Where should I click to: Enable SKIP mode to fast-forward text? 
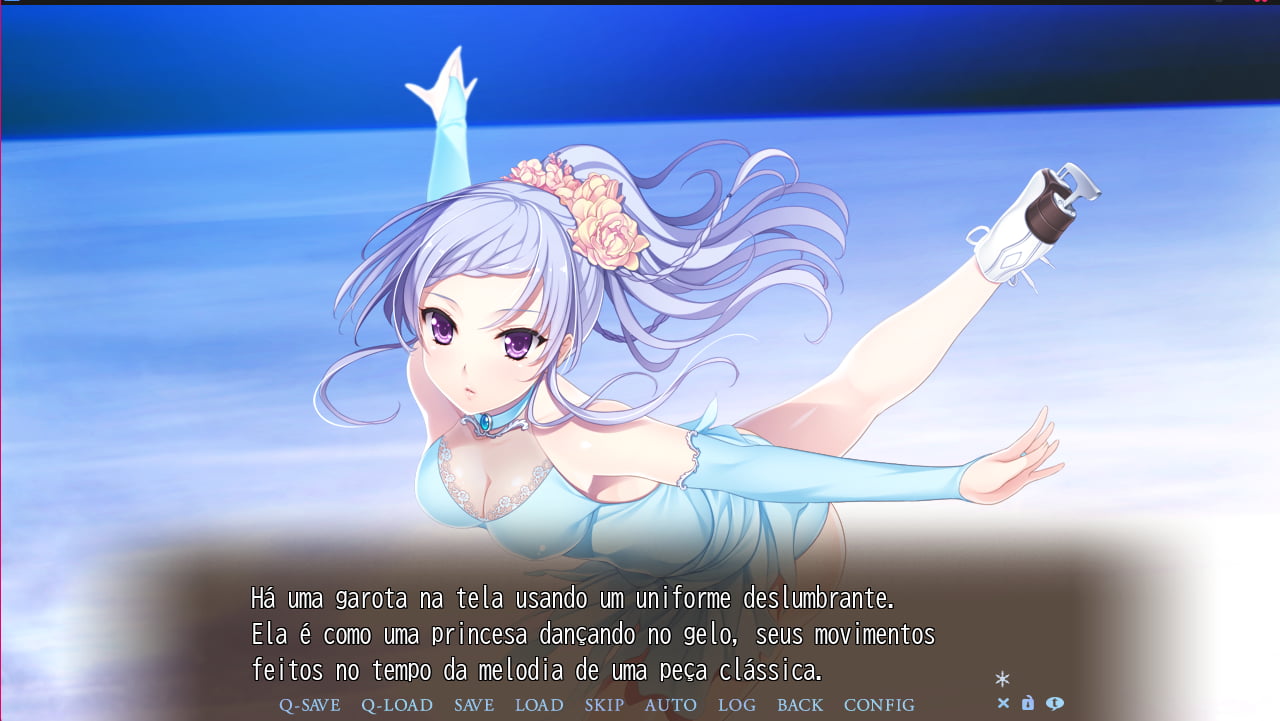click(604, 705)
